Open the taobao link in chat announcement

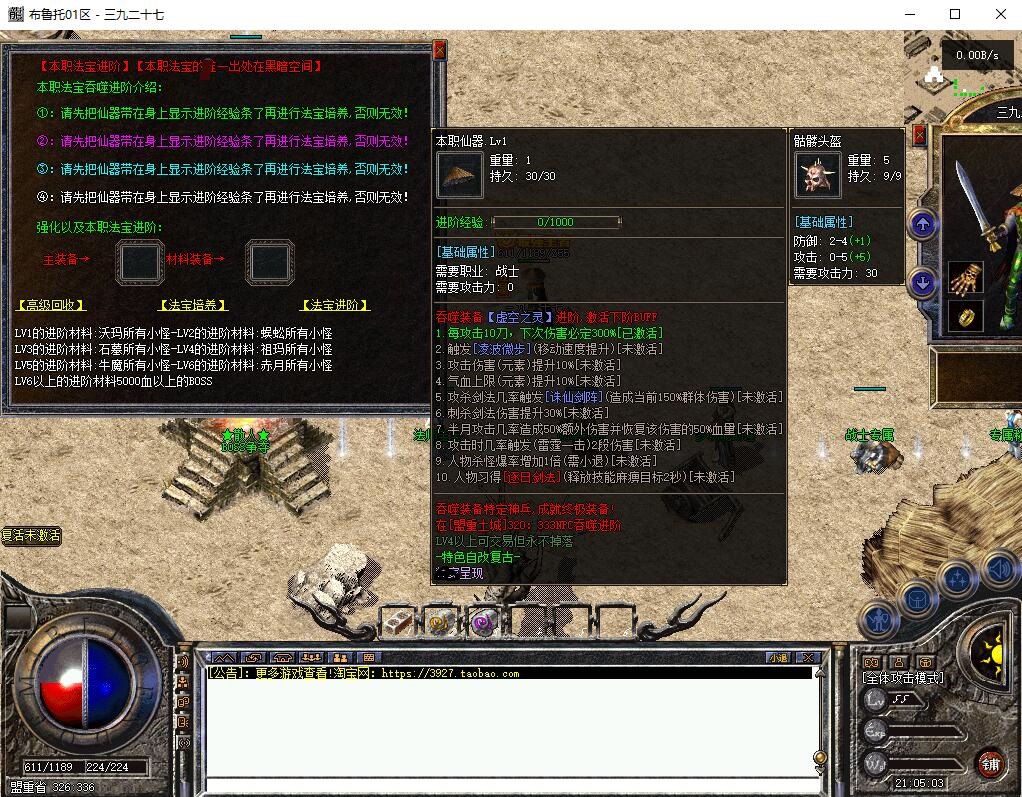point(450,674)
